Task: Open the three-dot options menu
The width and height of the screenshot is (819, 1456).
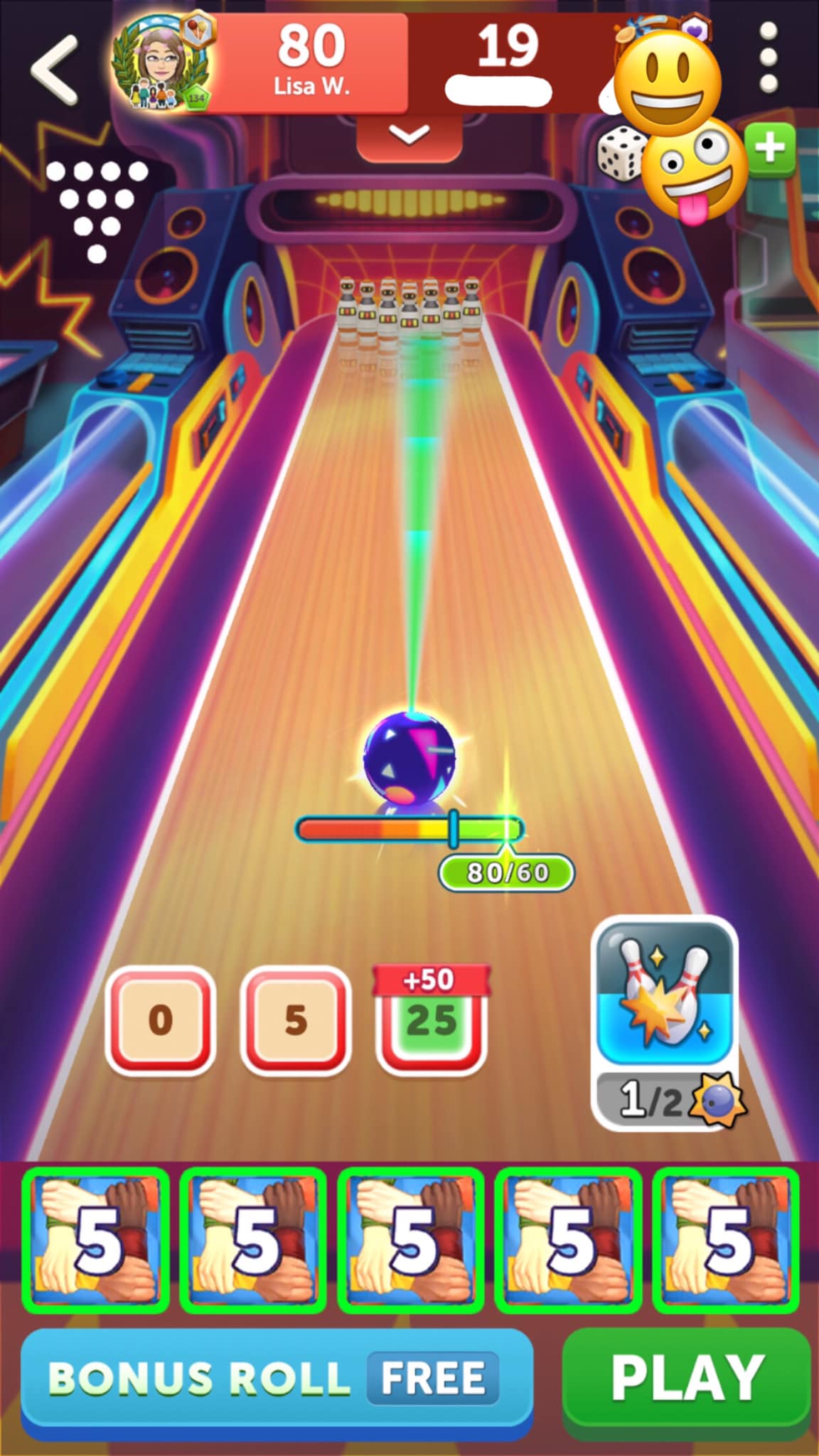Action: [768, 58]
